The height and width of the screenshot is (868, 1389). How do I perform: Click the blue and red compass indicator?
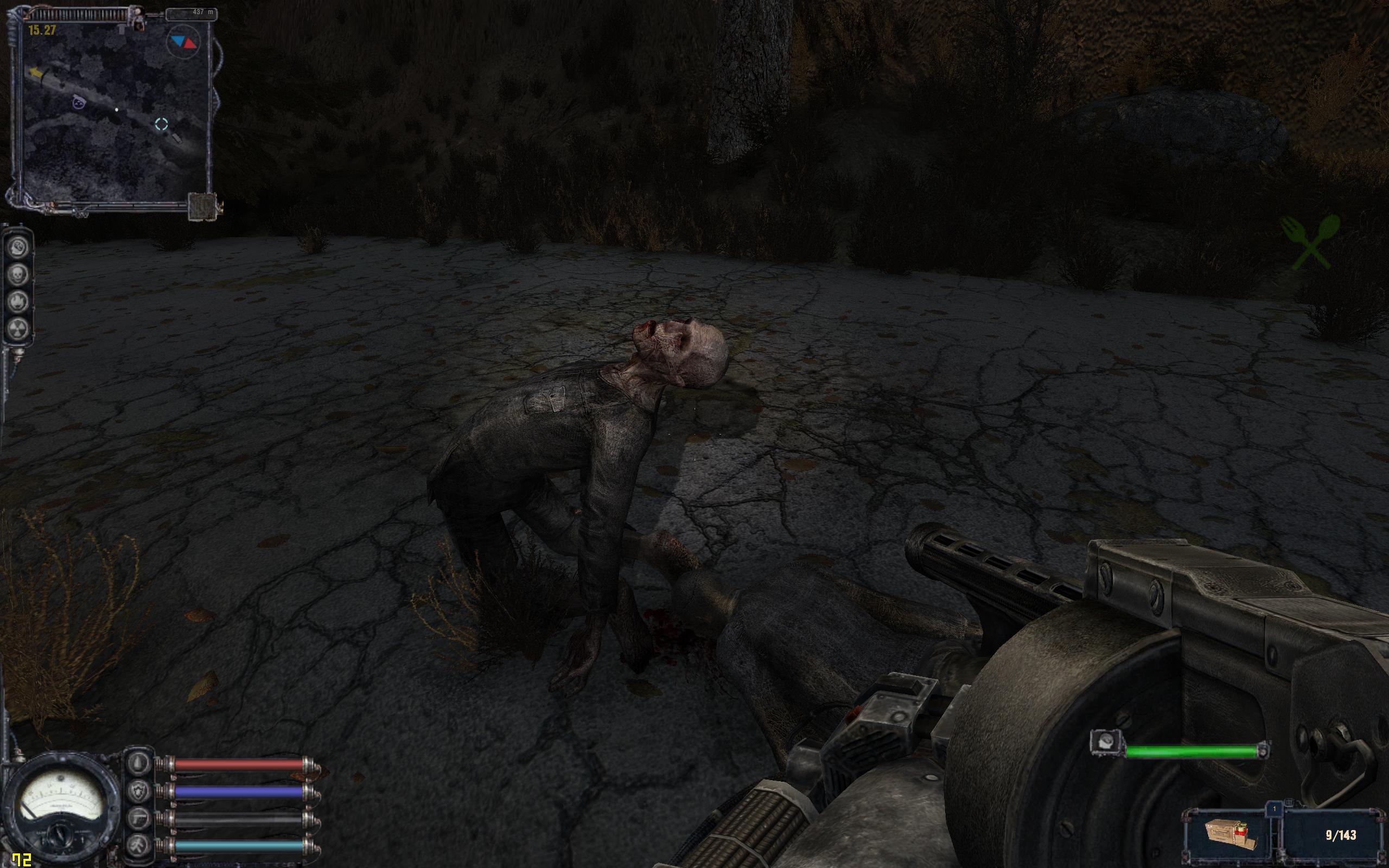[x=183, y=41]
